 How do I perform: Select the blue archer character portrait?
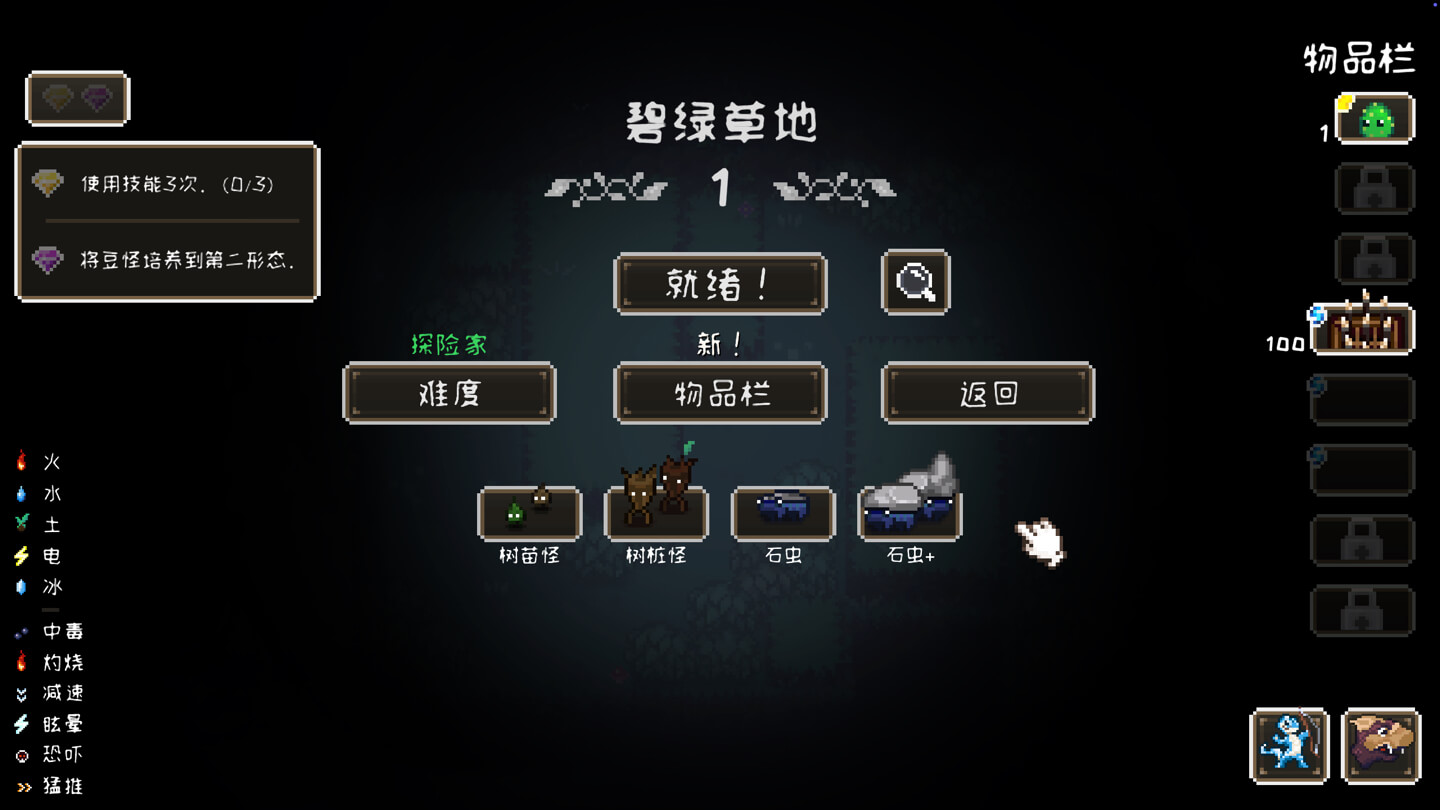[1290, 747]
